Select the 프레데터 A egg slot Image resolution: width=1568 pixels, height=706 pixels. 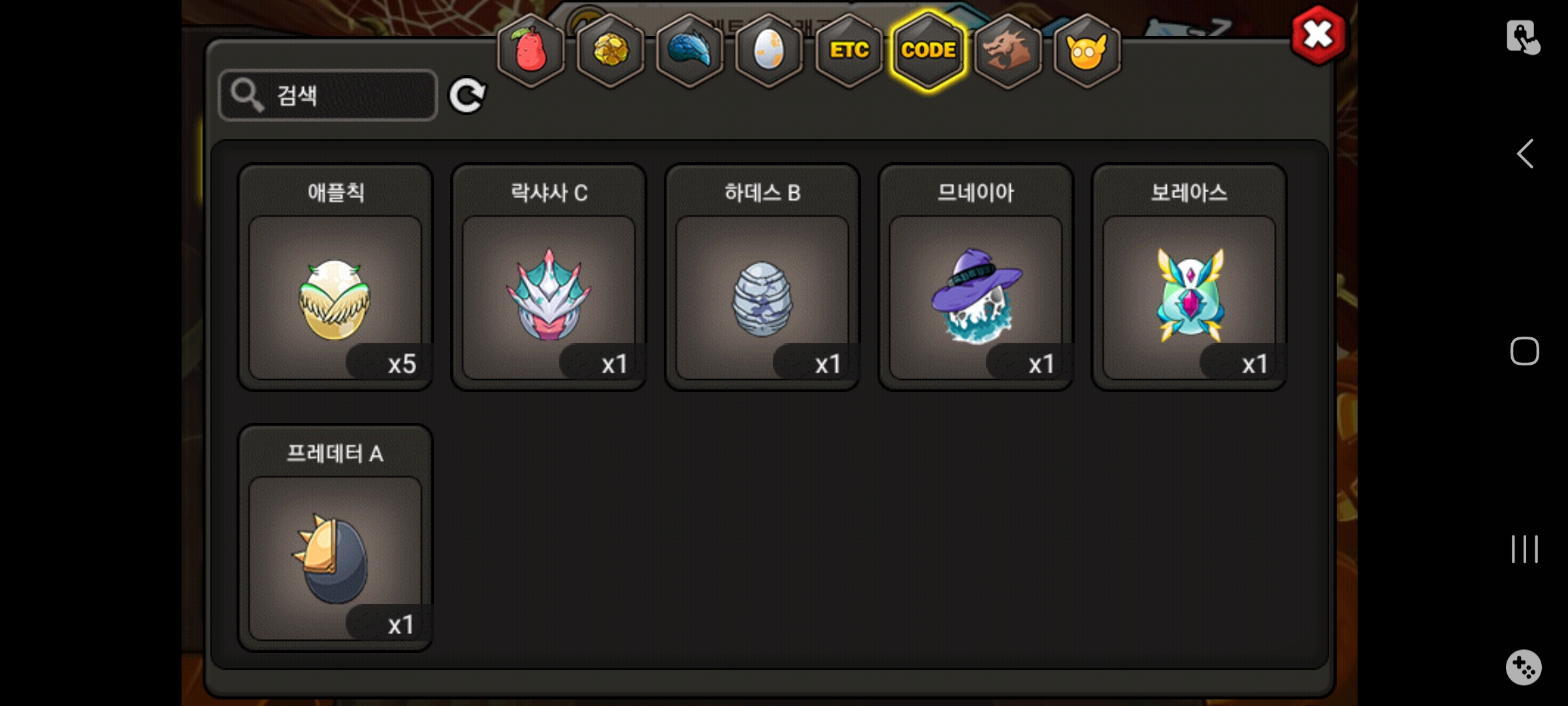coord(335,558)
